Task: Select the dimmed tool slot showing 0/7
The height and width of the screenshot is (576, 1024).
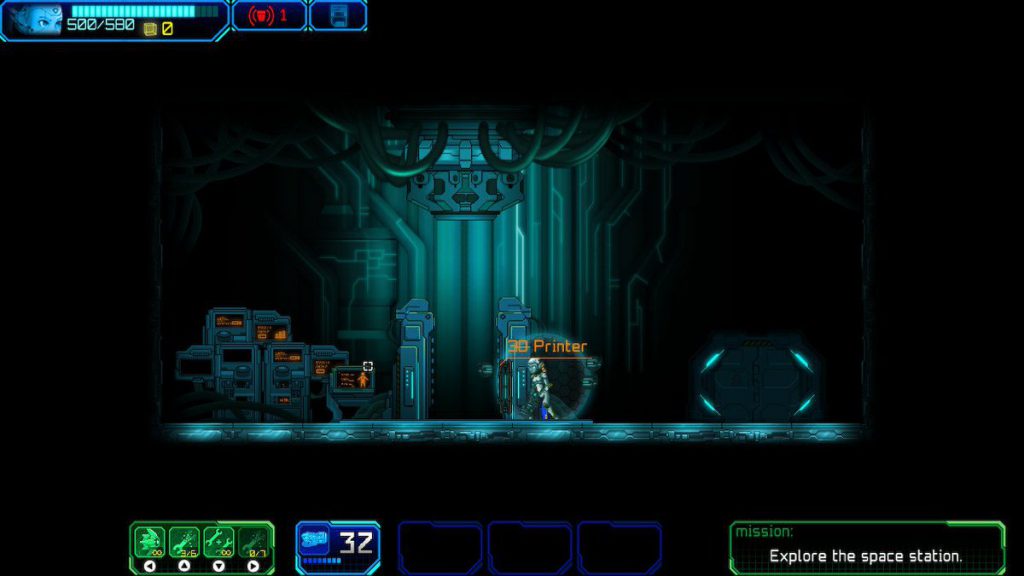Action: [x=254, y=542]
